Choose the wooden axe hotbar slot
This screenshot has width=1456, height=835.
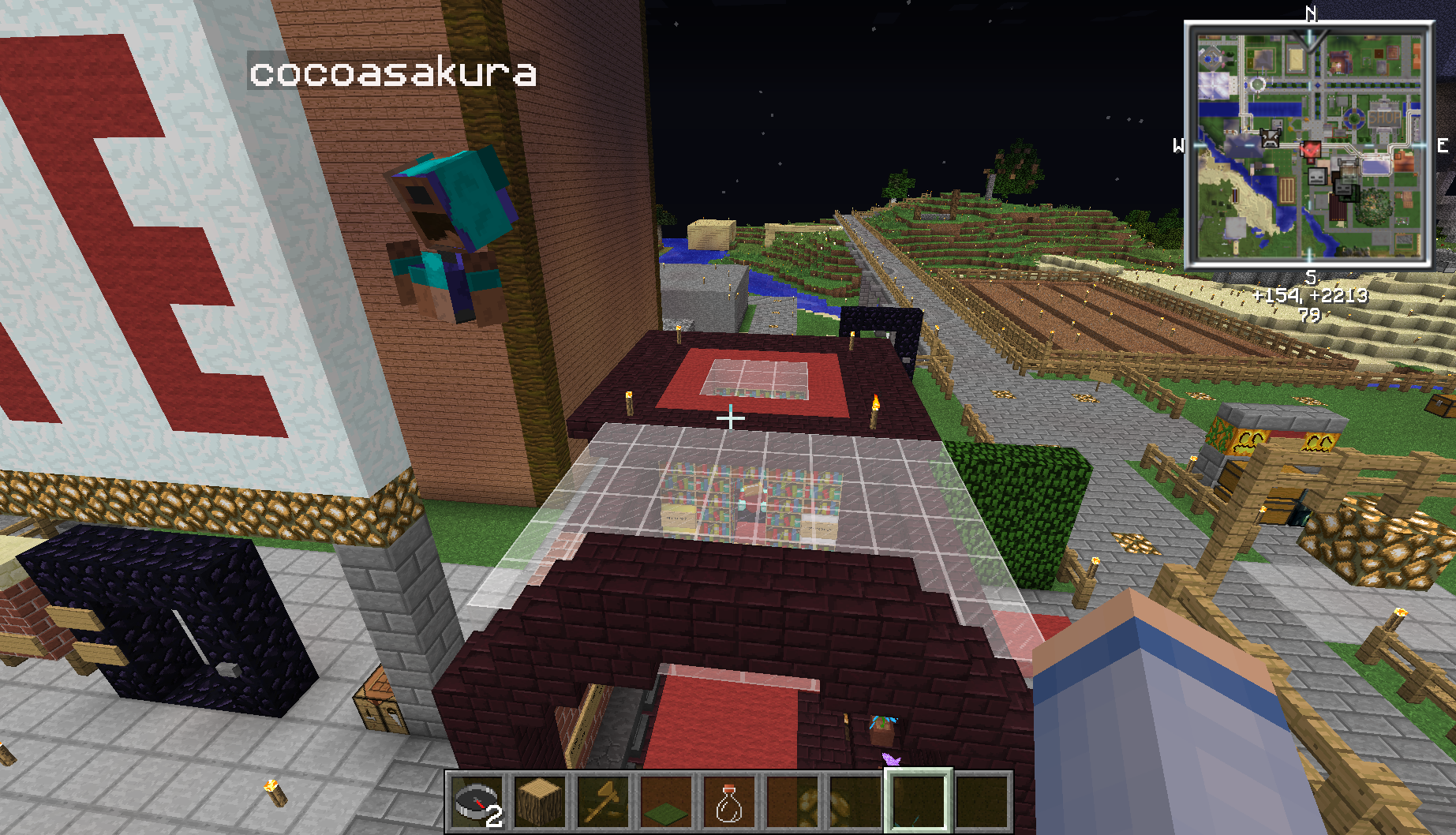(x=603, y=801)
